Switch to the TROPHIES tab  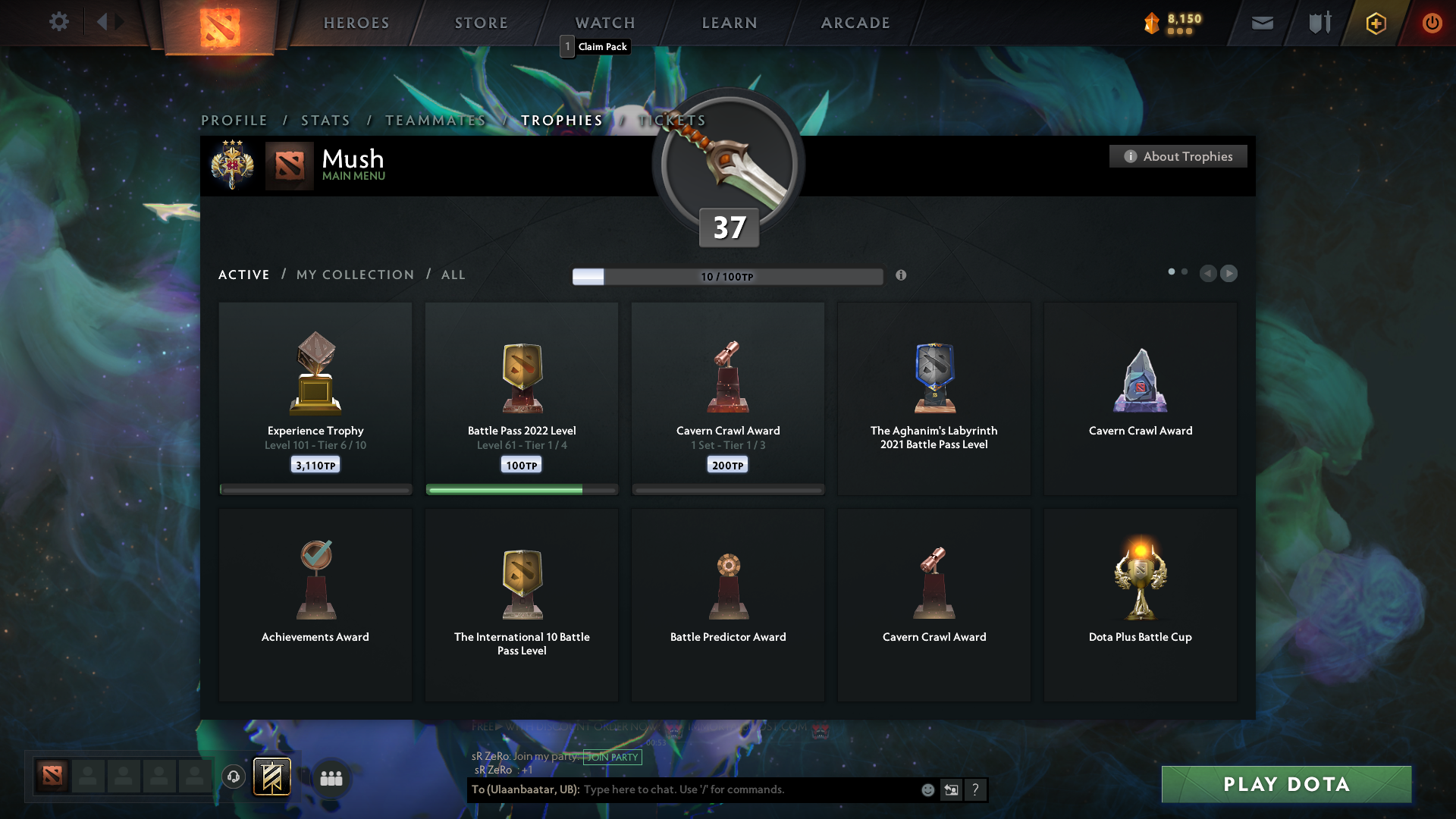point(561,120)
